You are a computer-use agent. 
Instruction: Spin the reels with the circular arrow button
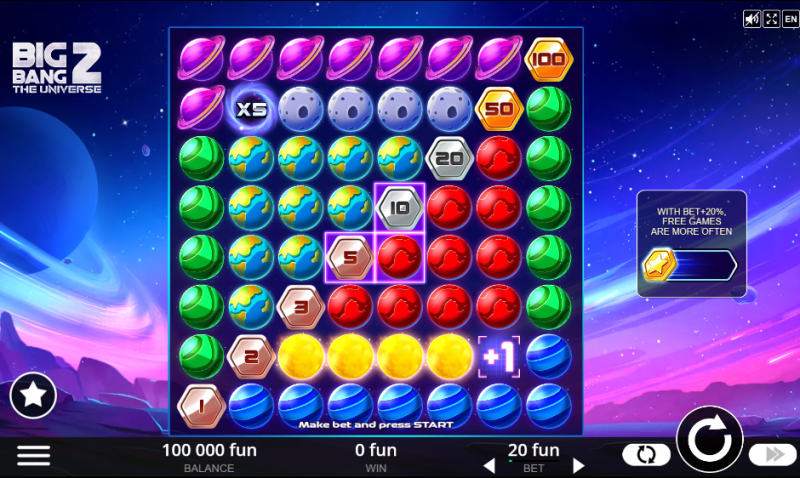click(x=710, y=440)
